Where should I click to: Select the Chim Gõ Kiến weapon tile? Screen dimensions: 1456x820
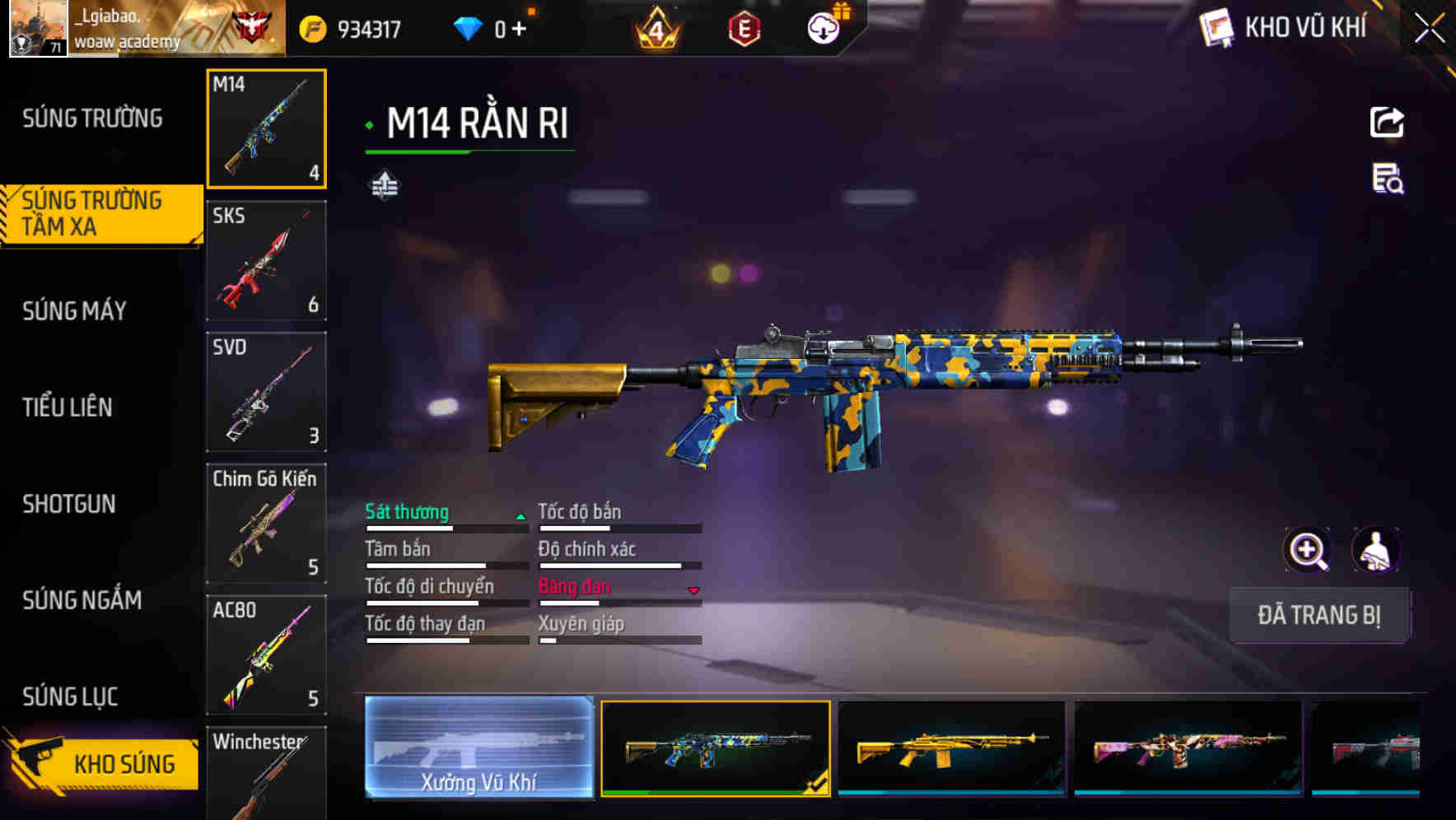(266, 524)
